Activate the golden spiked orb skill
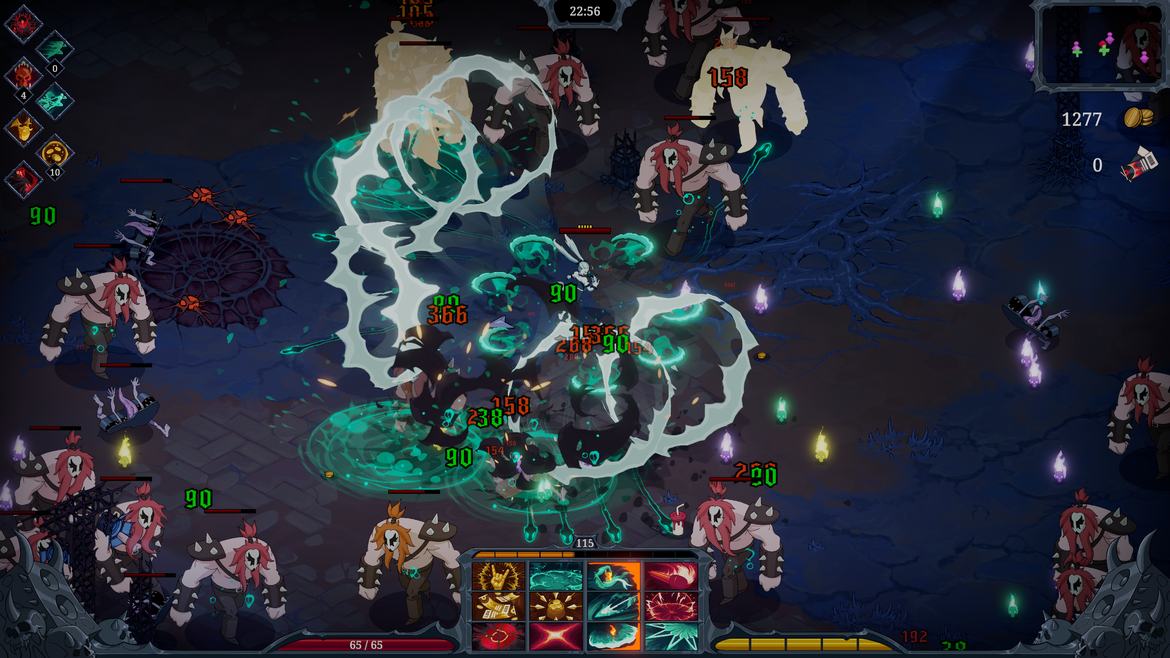The width and height of the screenshot is (1170, 658). point(556,606)
